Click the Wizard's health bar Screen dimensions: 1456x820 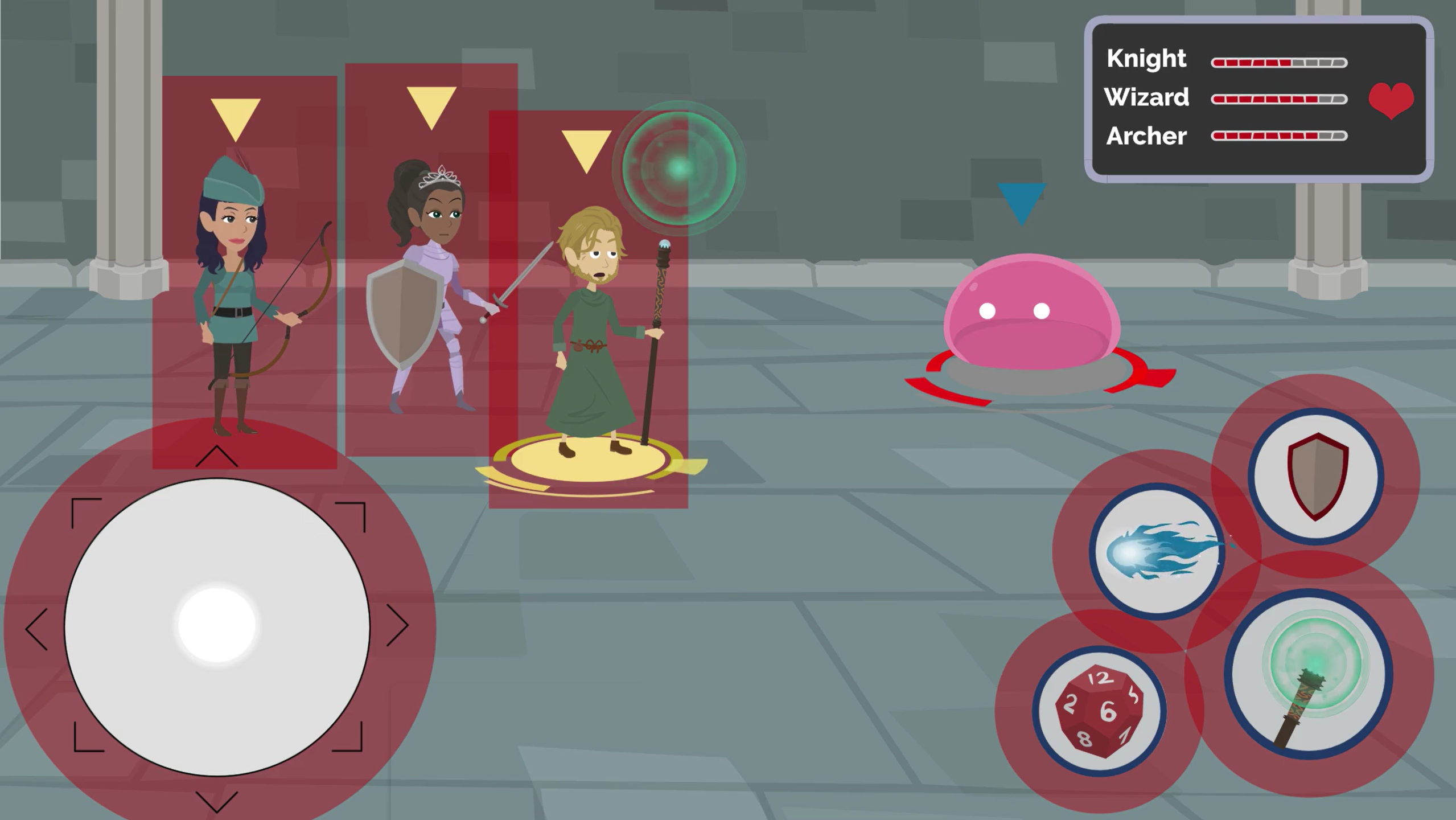click(1280, 99)
